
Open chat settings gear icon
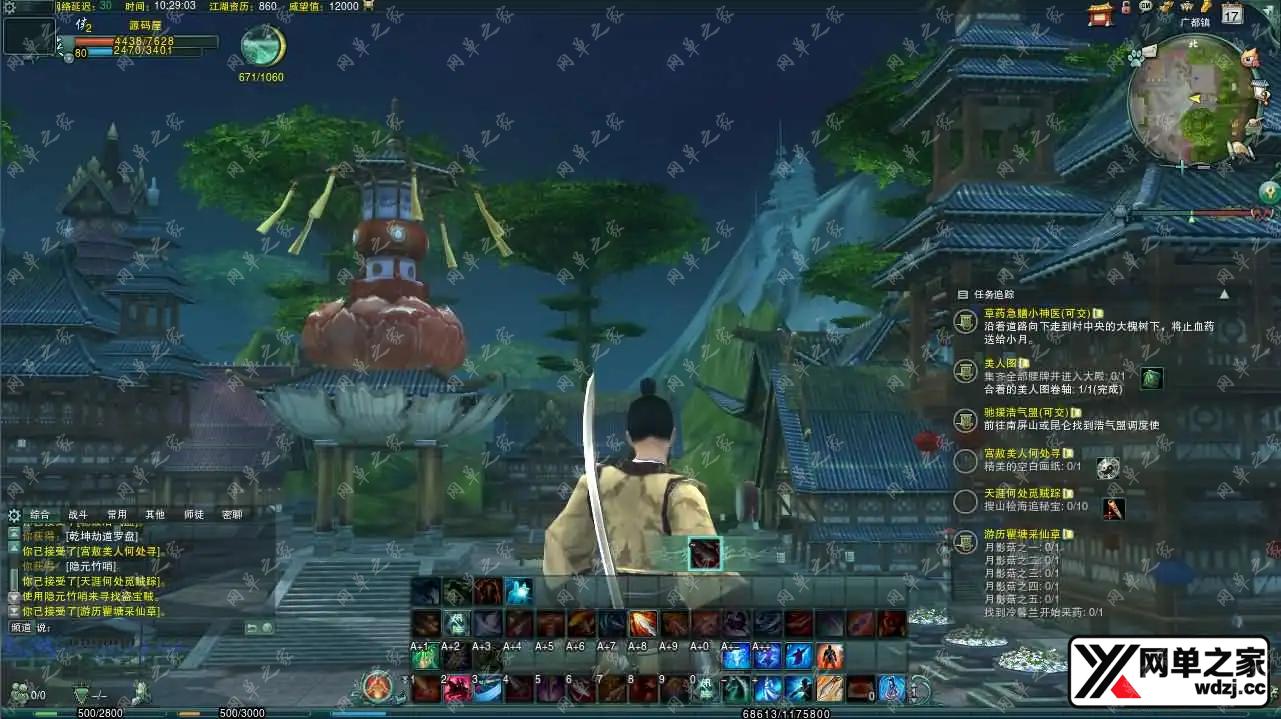coord(13,516)
